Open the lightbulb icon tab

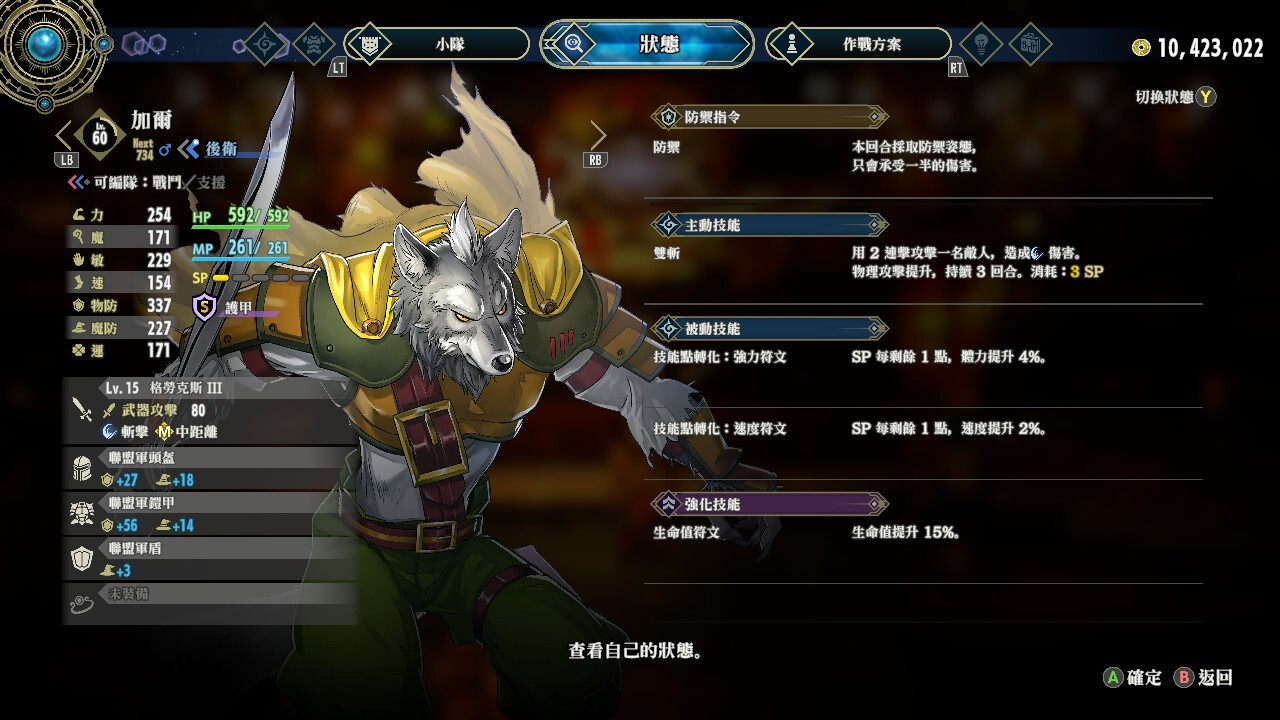[x=980, y=44]
